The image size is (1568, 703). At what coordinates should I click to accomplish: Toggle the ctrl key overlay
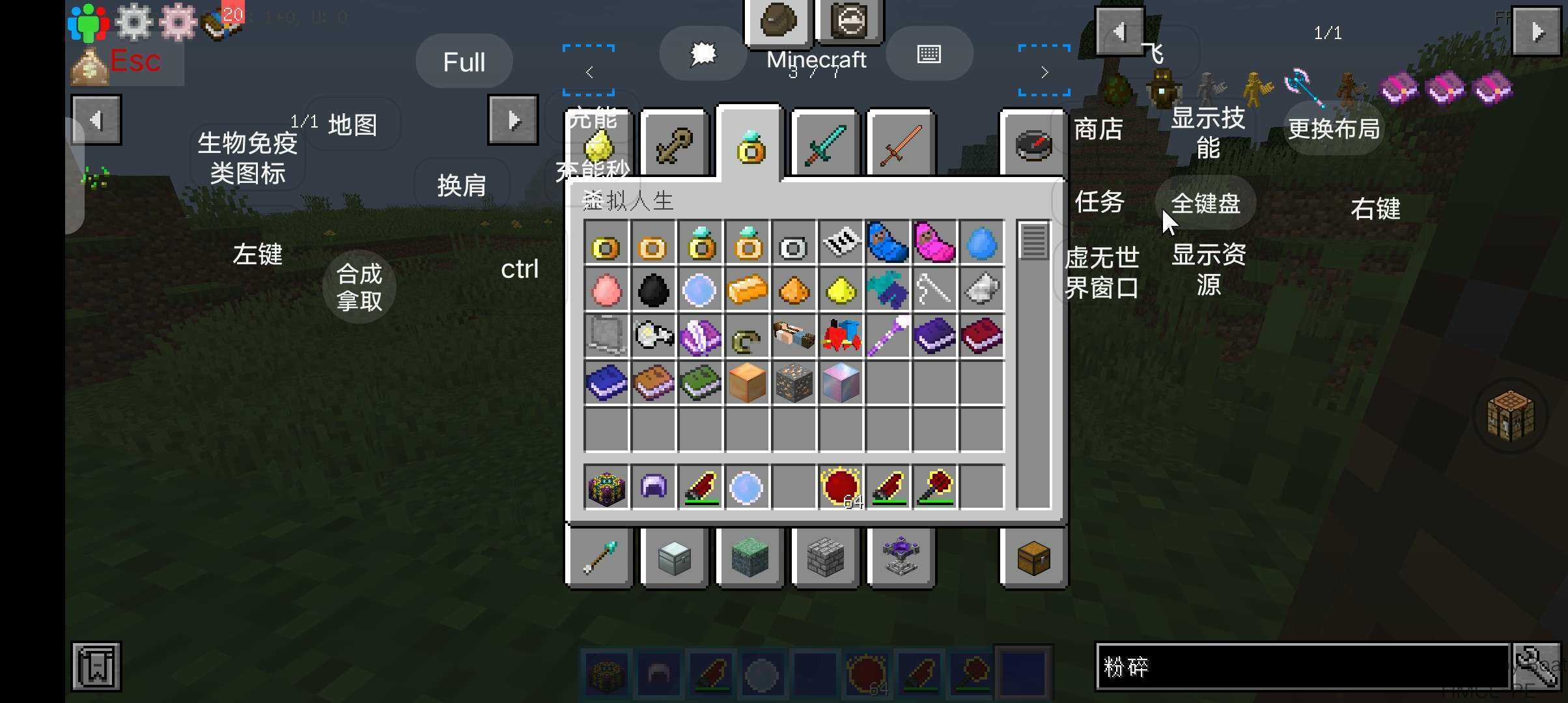click(520, 269)
